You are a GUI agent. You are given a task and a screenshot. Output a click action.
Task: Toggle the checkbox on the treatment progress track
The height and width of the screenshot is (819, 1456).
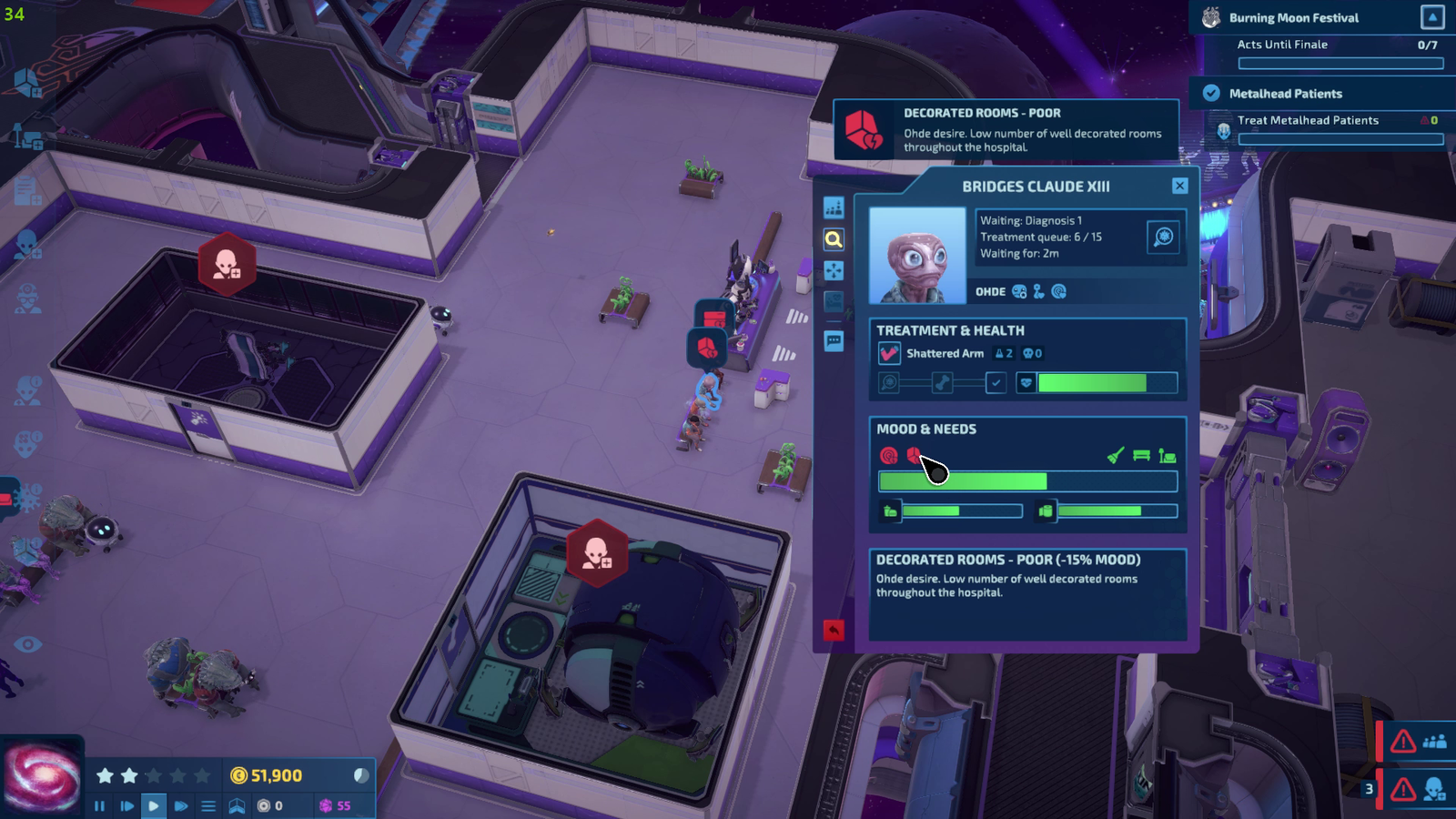(996, 383)
